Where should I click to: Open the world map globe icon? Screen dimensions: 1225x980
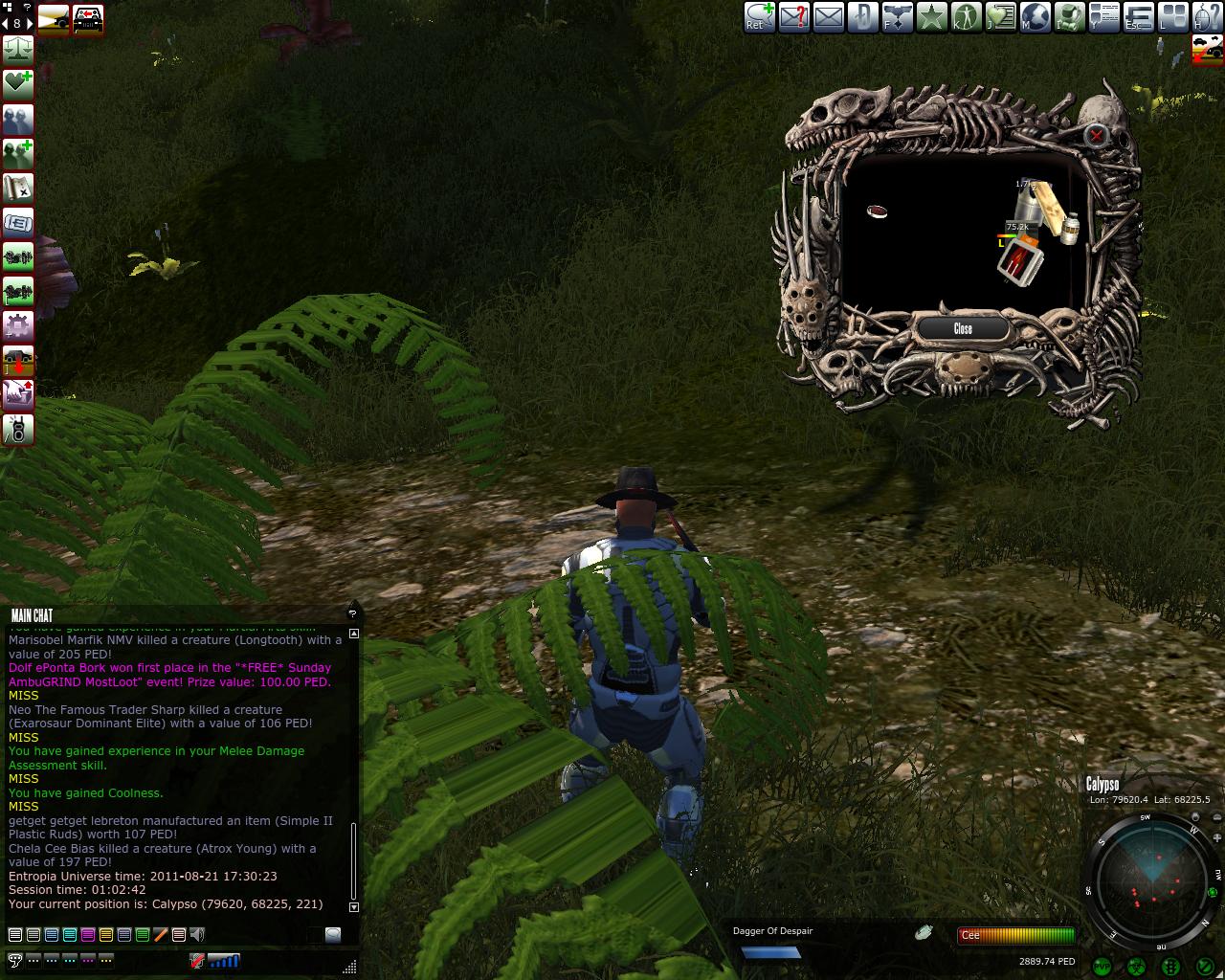pyautogui.click(x=1036, y=16)
